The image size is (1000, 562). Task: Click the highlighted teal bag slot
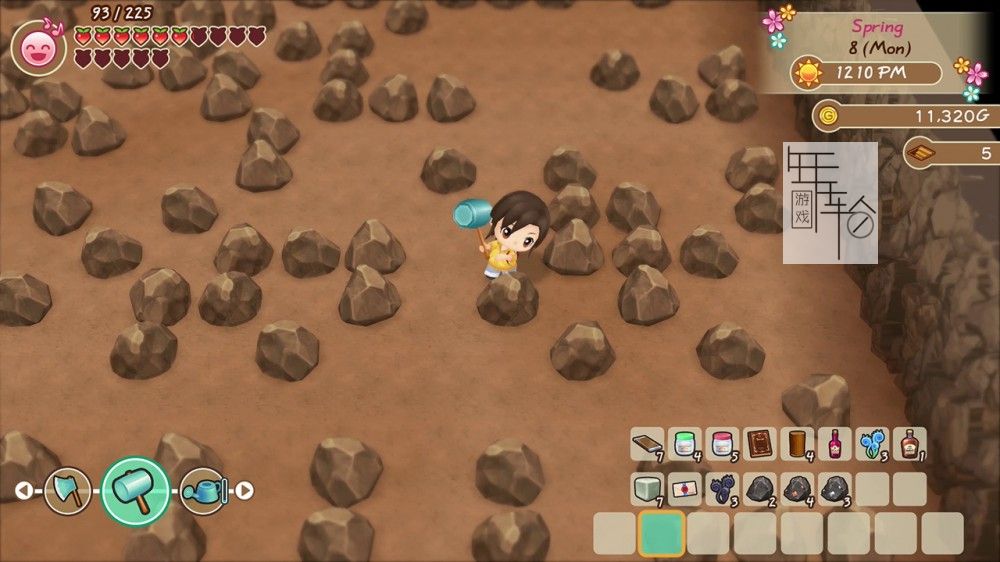[x=661, y=533]
